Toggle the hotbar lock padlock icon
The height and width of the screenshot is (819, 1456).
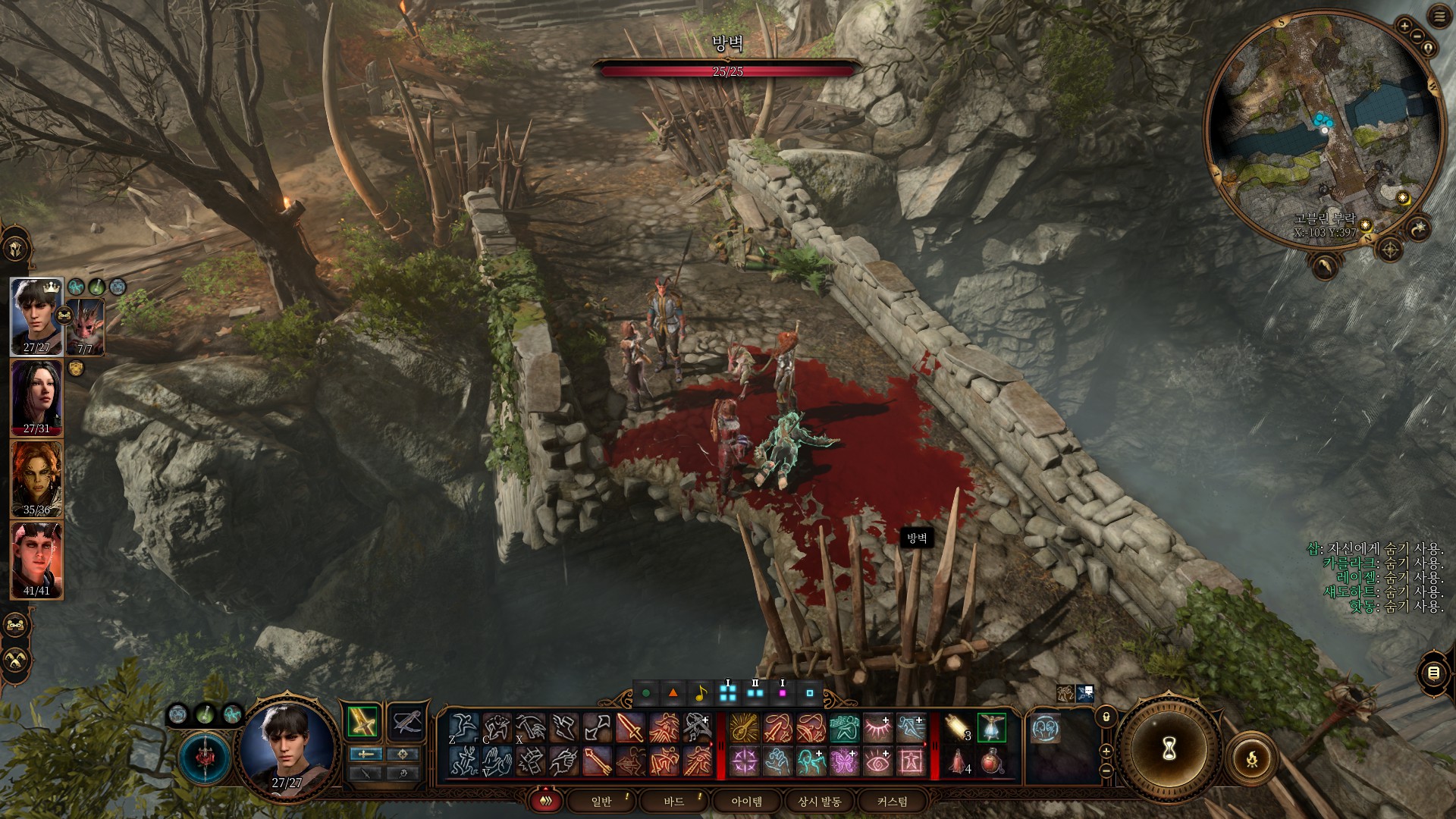(1106, 717)
